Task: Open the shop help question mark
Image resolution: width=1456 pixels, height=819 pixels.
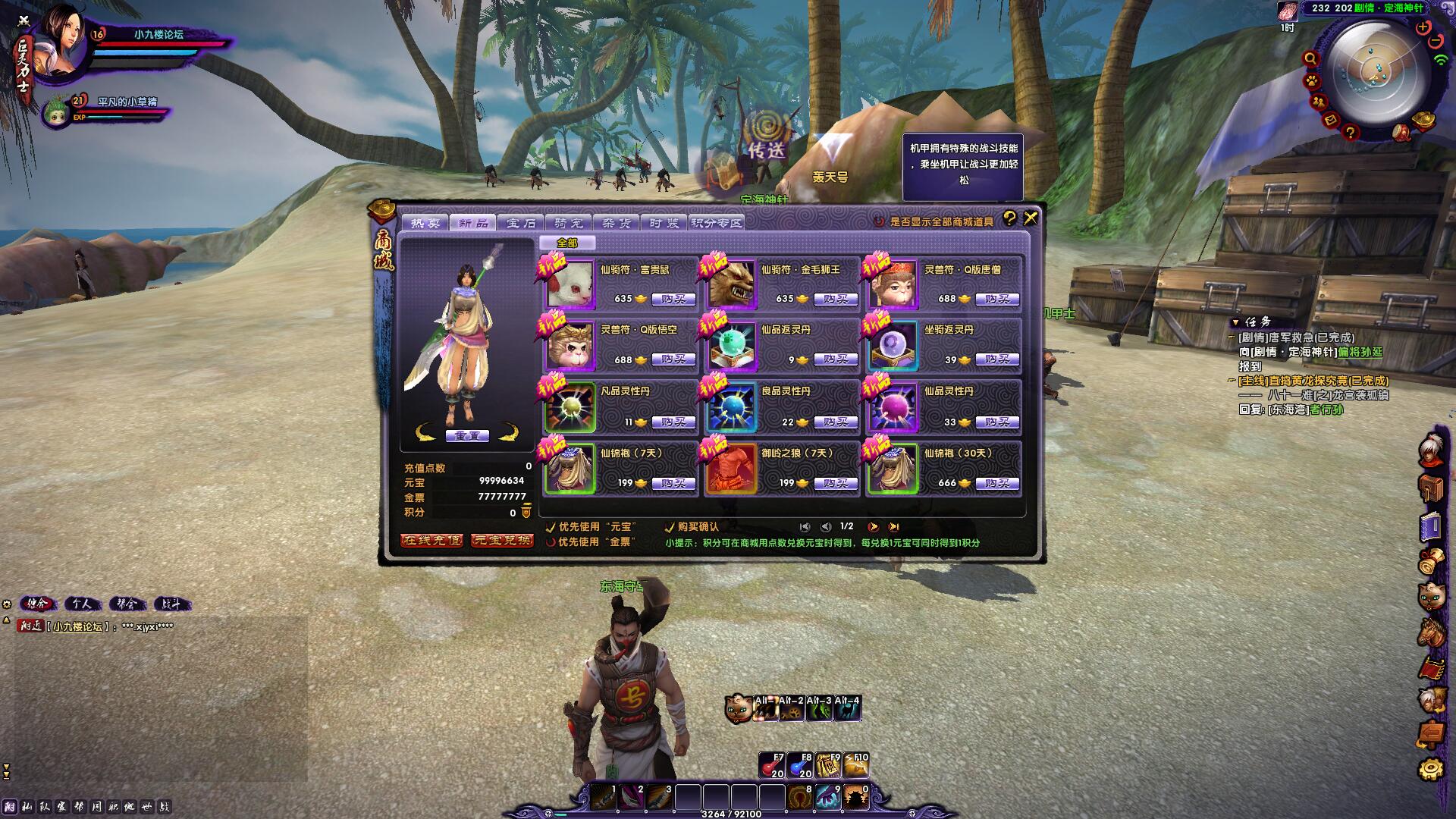Action: pos(1009,218)
